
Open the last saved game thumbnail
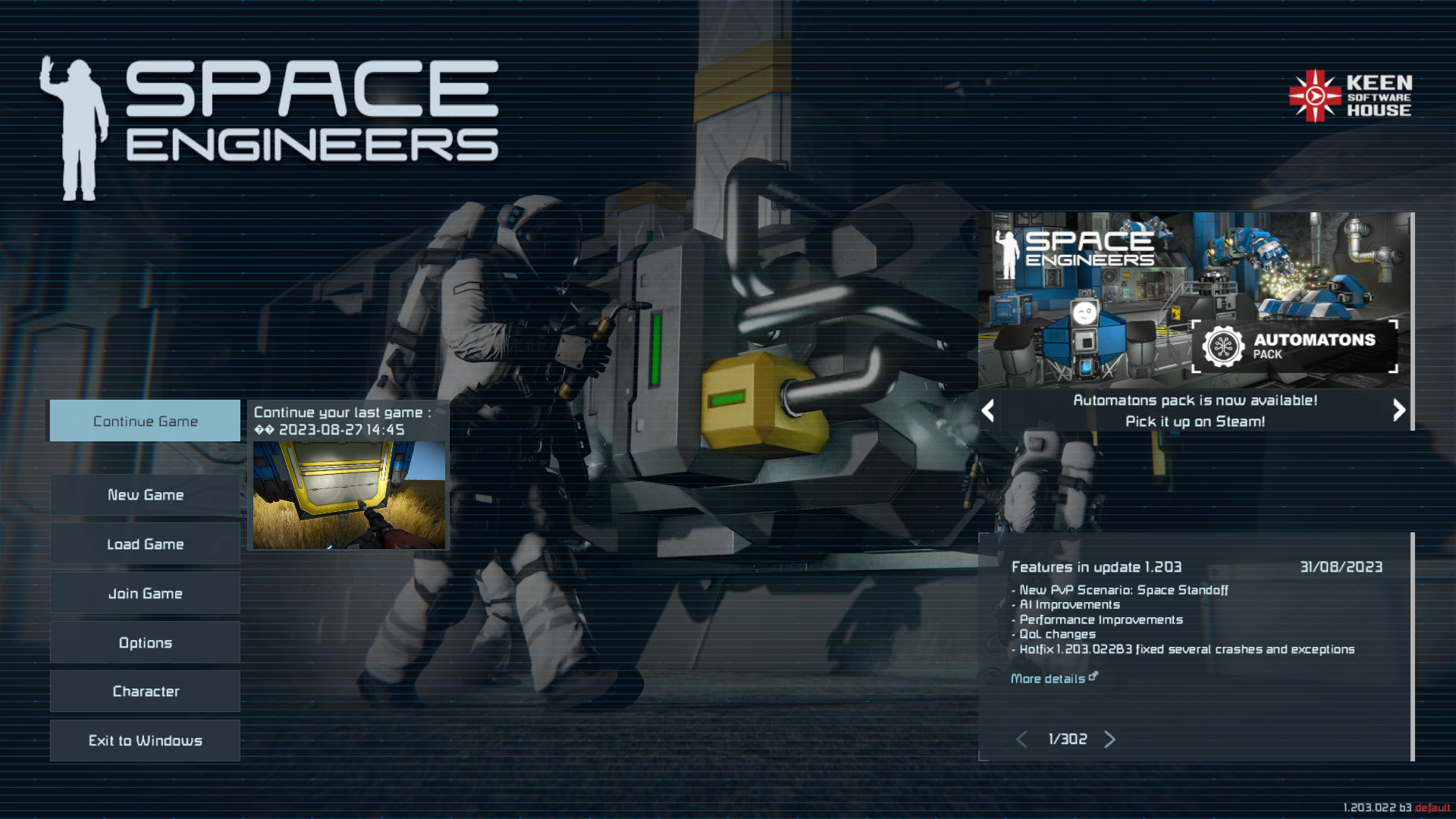click(349, 495)
